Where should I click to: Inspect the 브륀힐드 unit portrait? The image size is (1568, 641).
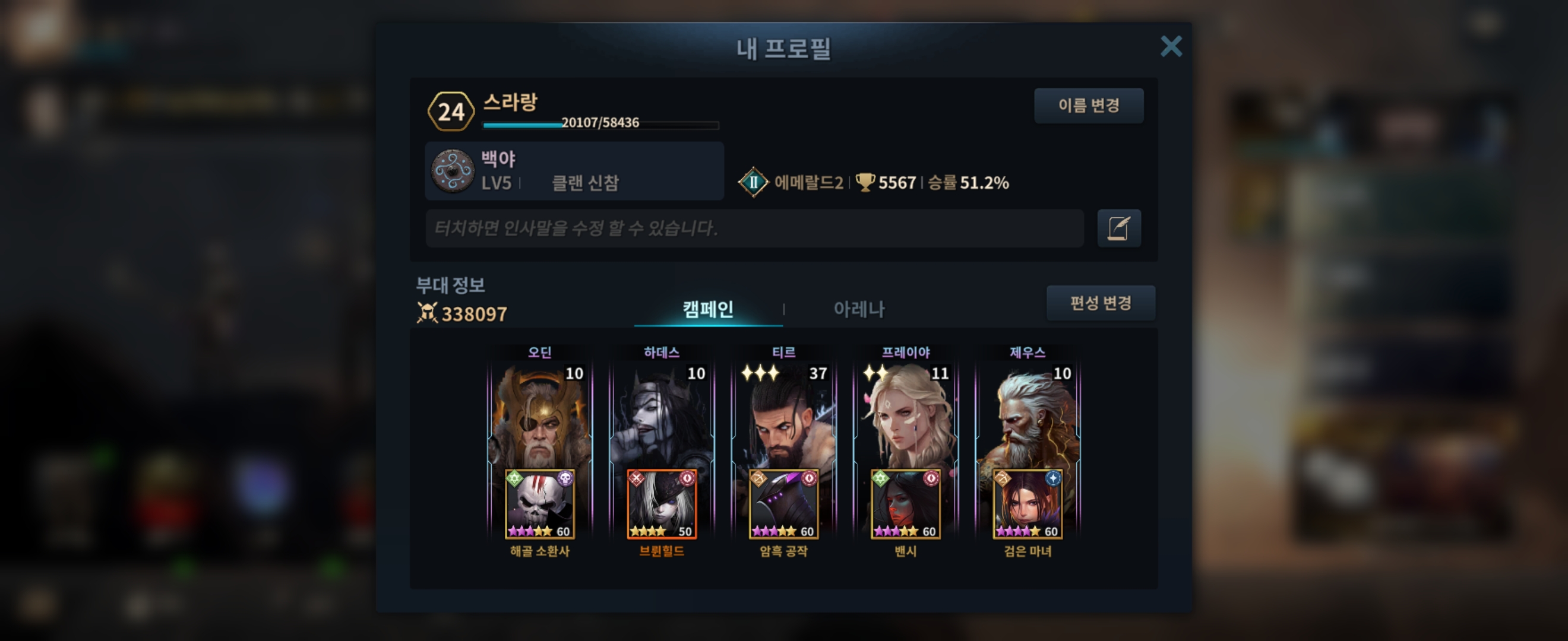[662, 504]
